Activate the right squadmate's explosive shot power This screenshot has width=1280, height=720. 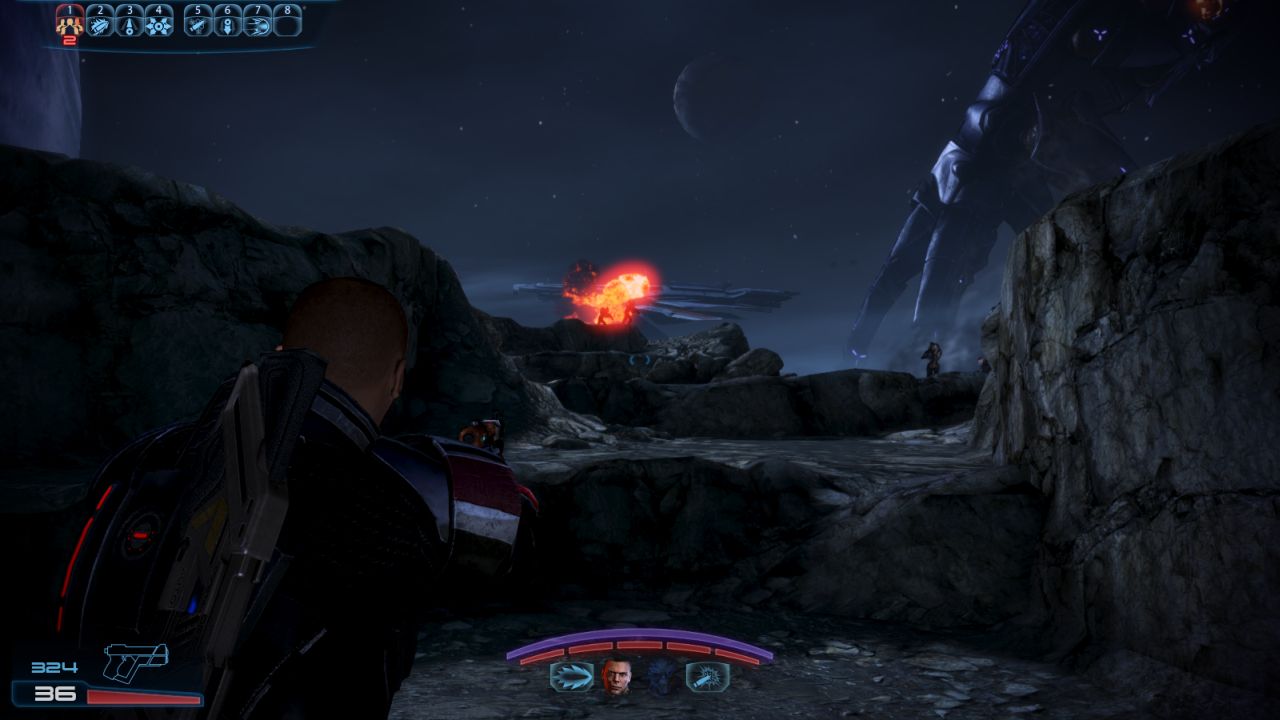point(707,677)
